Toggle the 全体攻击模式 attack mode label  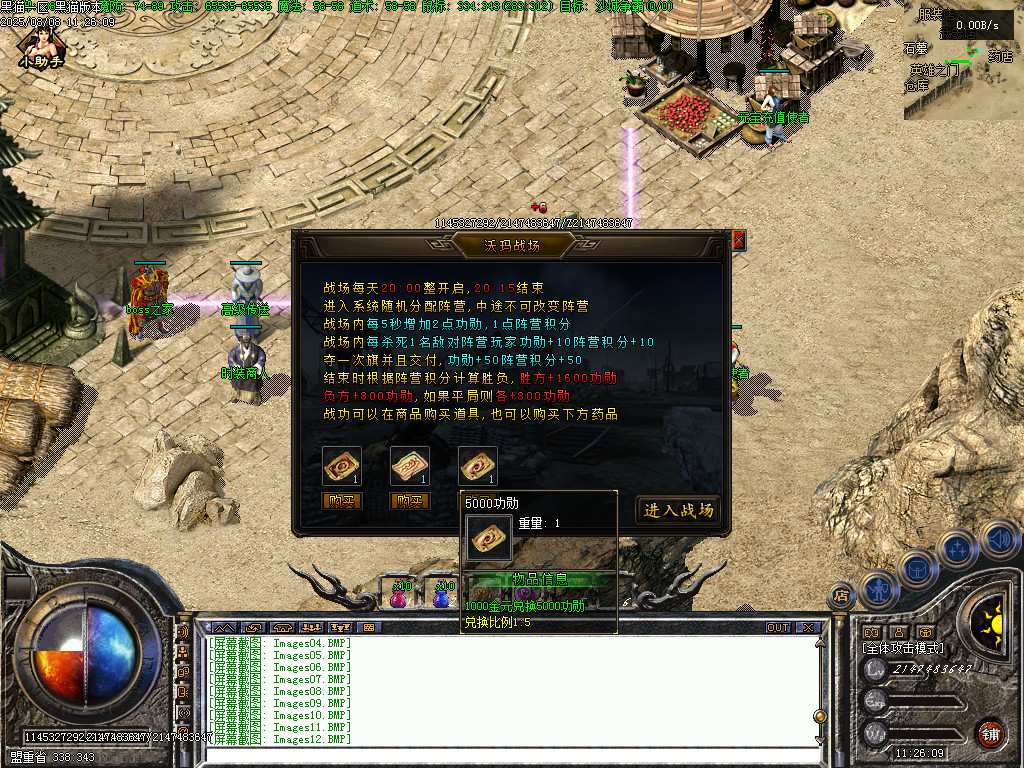pos(904,648)
